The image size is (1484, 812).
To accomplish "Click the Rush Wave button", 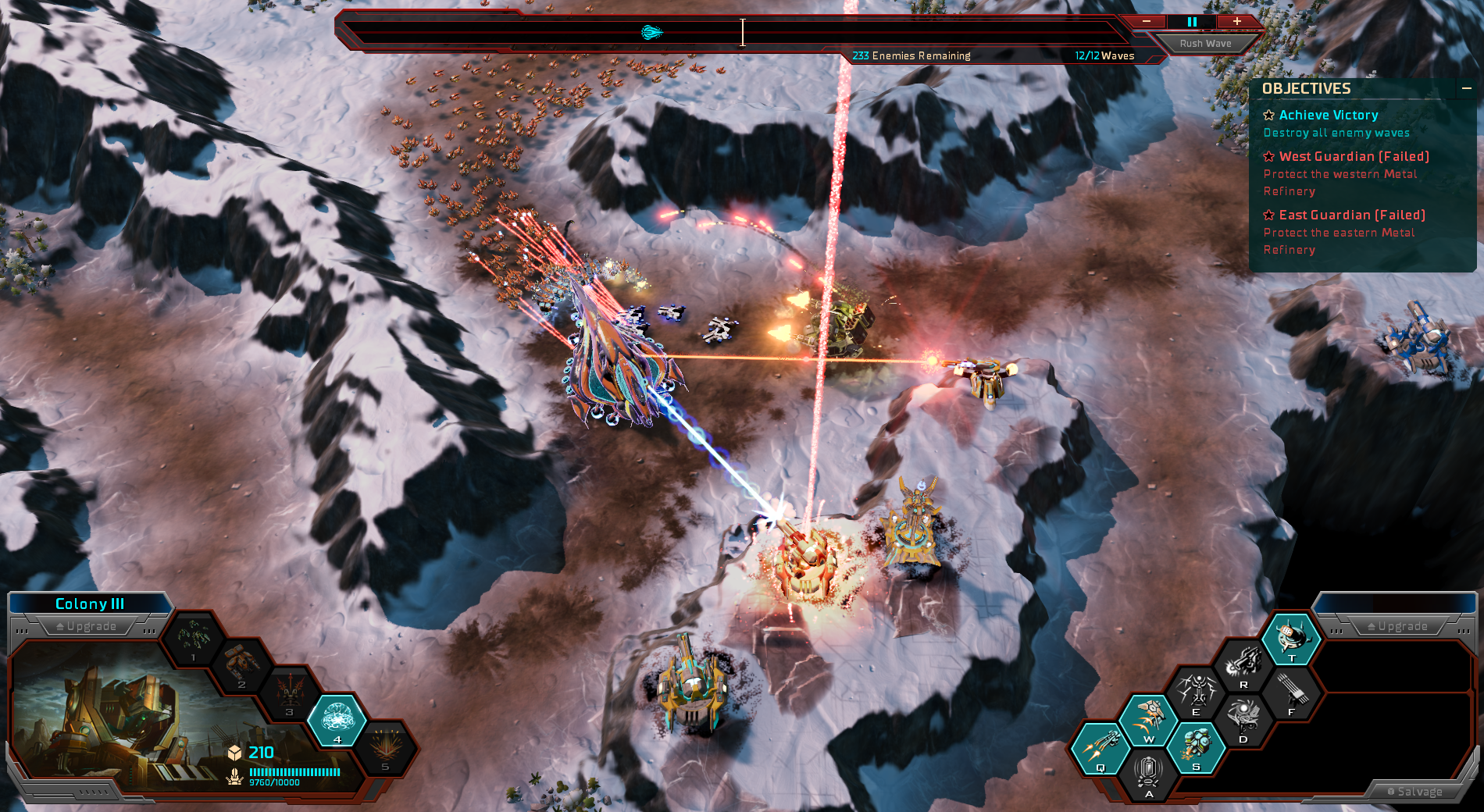I will pyautogui.click(x=1205, y=44).
